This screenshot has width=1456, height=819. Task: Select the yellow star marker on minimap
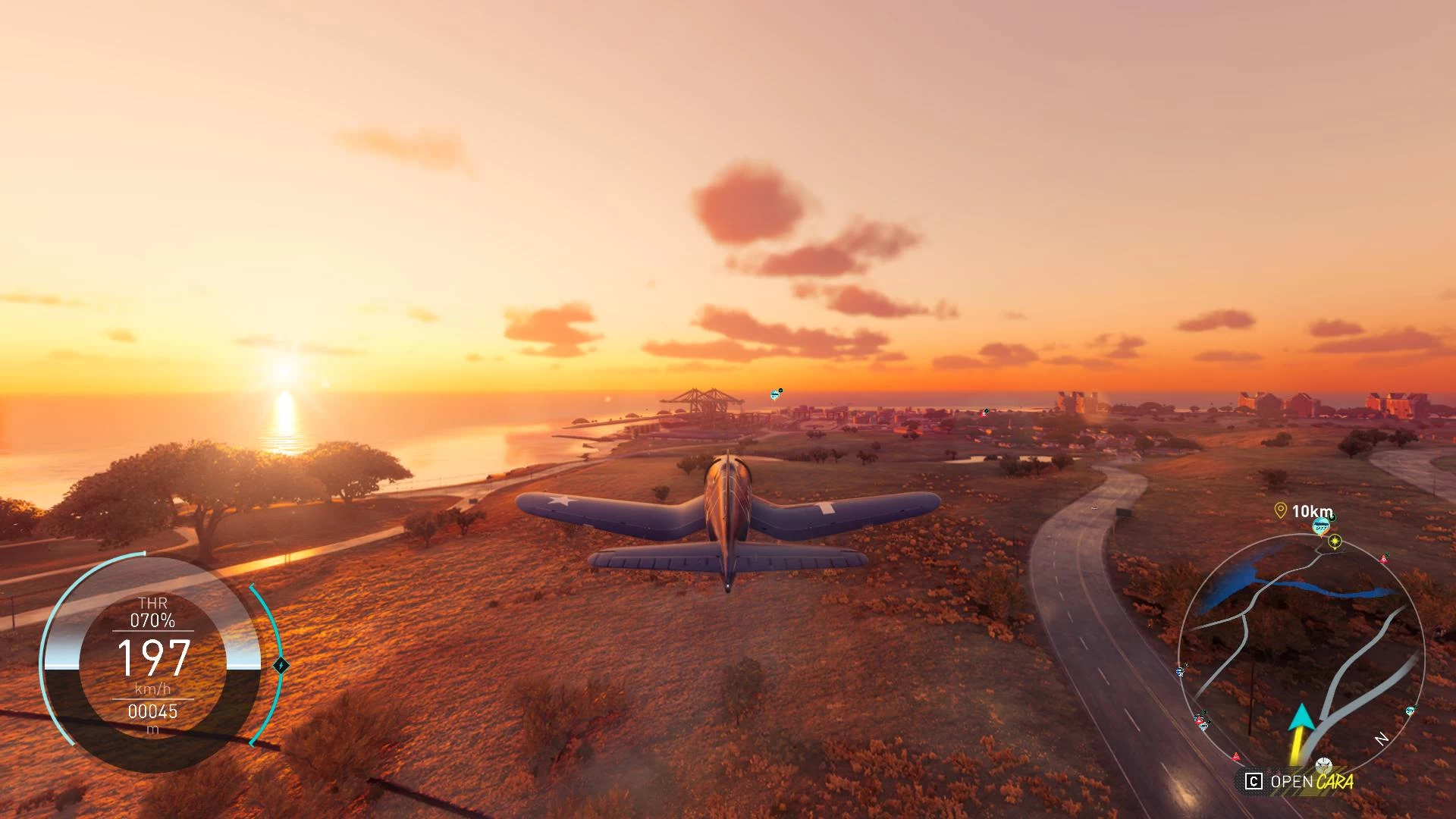point(1335,541)
